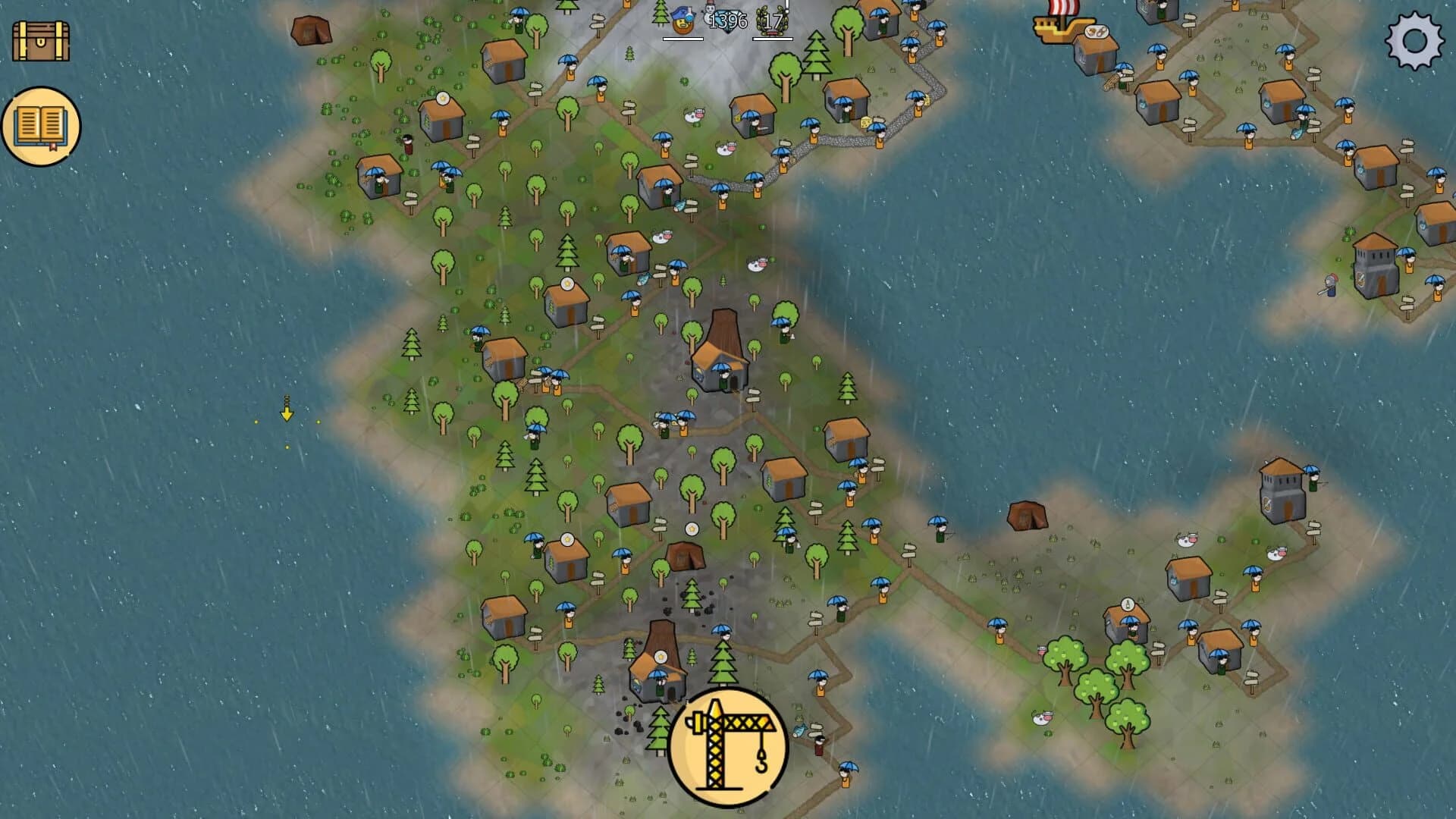Click the yellow arrow marker on the western beach
Image resolution: width=1456 pixels, height=819 pixels.
pos(287,414)
